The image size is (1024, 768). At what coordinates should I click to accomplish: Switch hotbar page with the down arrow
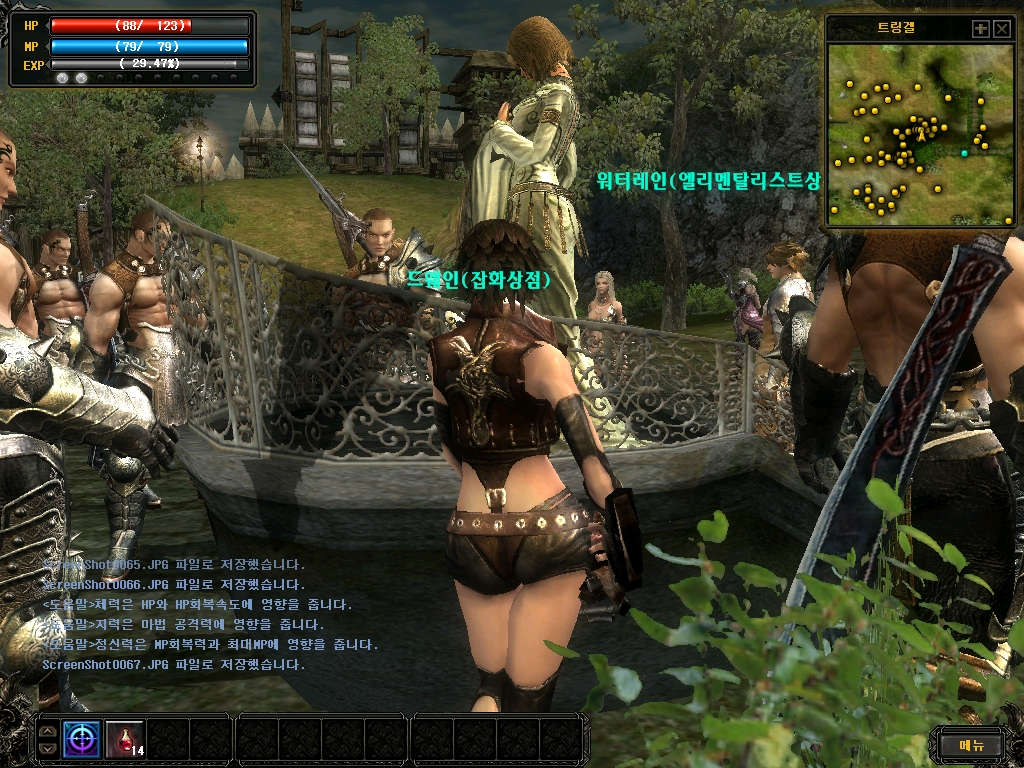coord(47,747)
